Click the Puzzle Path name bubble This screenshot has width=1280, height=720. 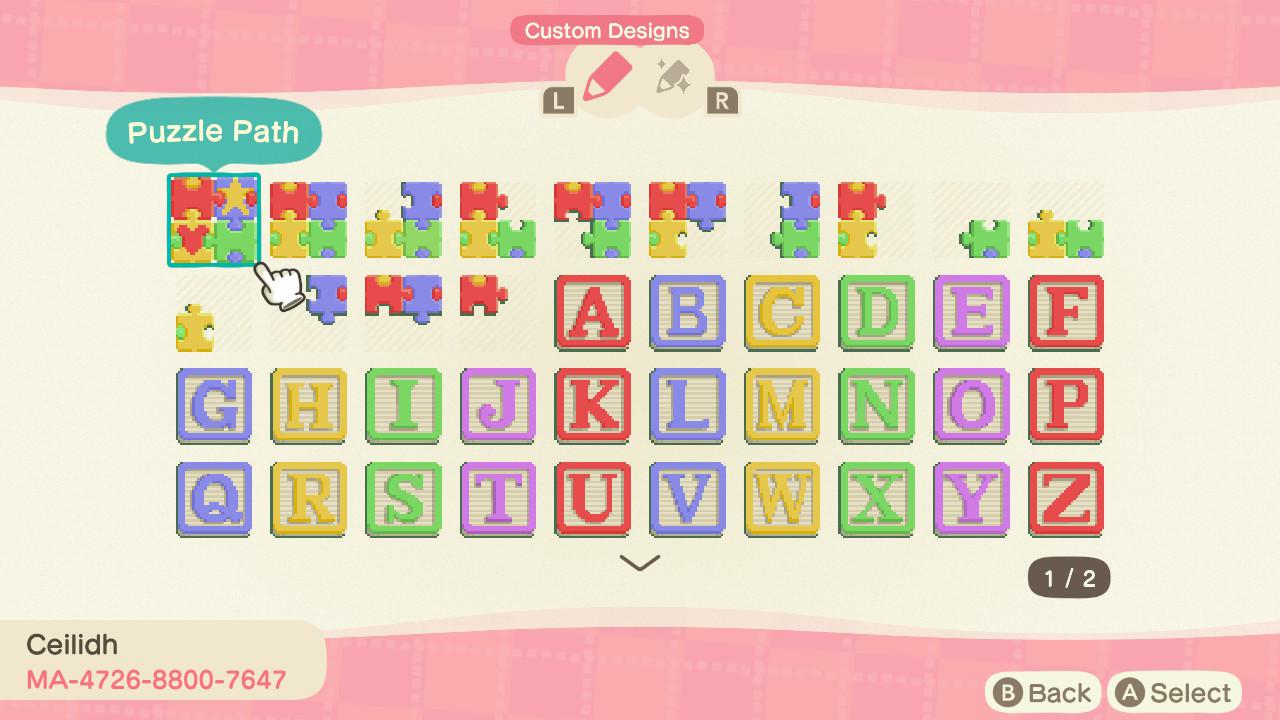213,131
